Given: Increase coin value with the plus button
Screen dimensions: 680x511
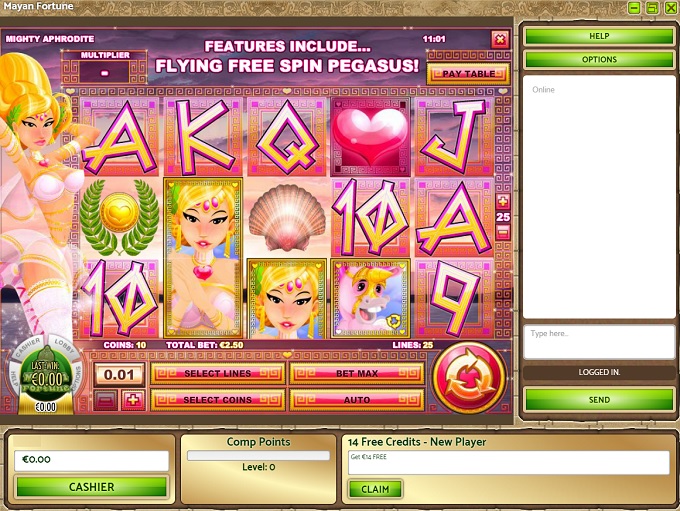Looking at the screenshot, I should [x=131, y=400].
